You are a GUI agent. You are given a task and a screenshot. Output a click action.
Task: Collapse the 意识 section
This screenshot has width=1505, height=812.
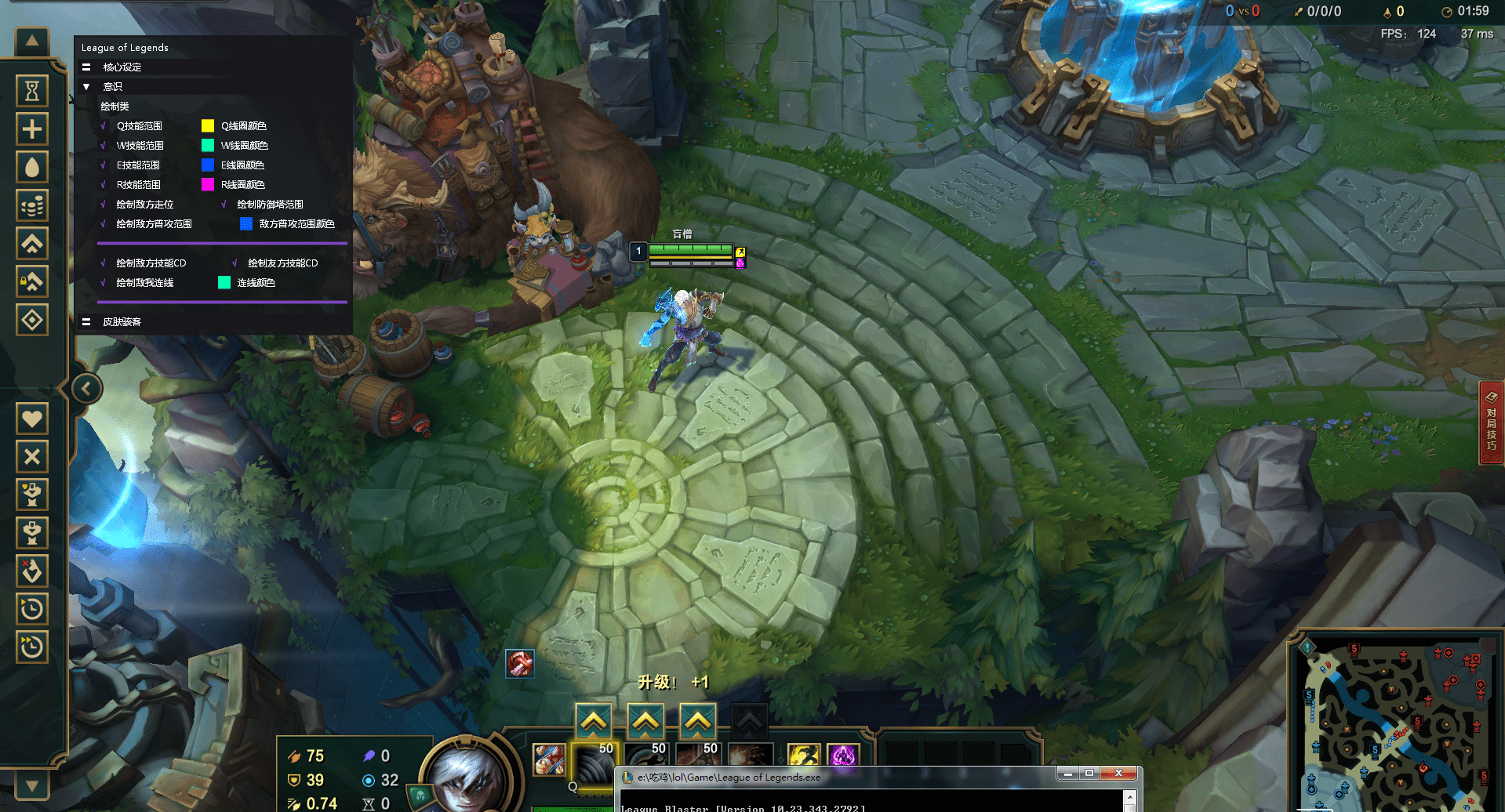pos(87,87)
